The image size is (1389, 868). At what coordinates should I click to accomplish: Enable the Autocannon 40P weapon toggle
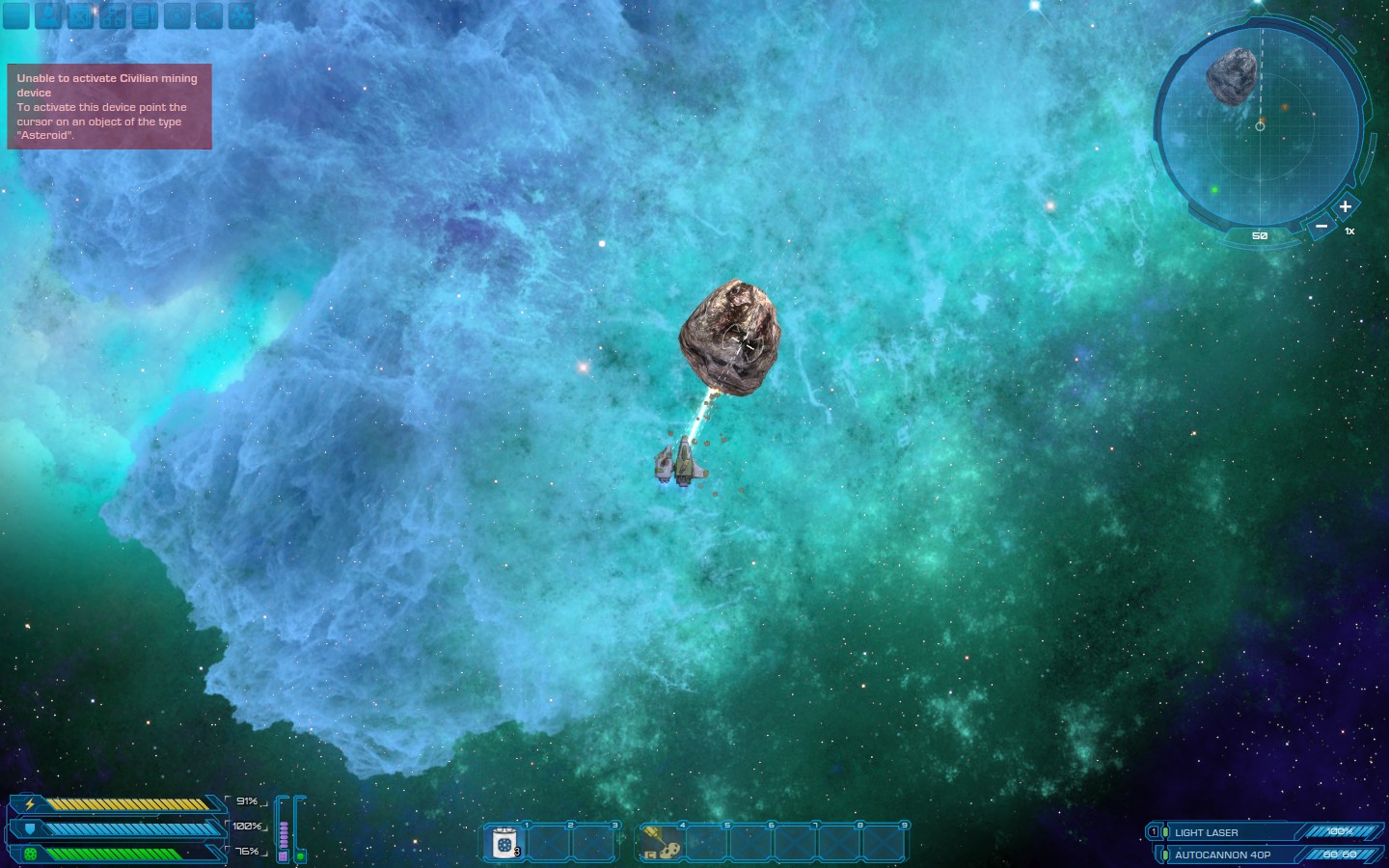1165,854
